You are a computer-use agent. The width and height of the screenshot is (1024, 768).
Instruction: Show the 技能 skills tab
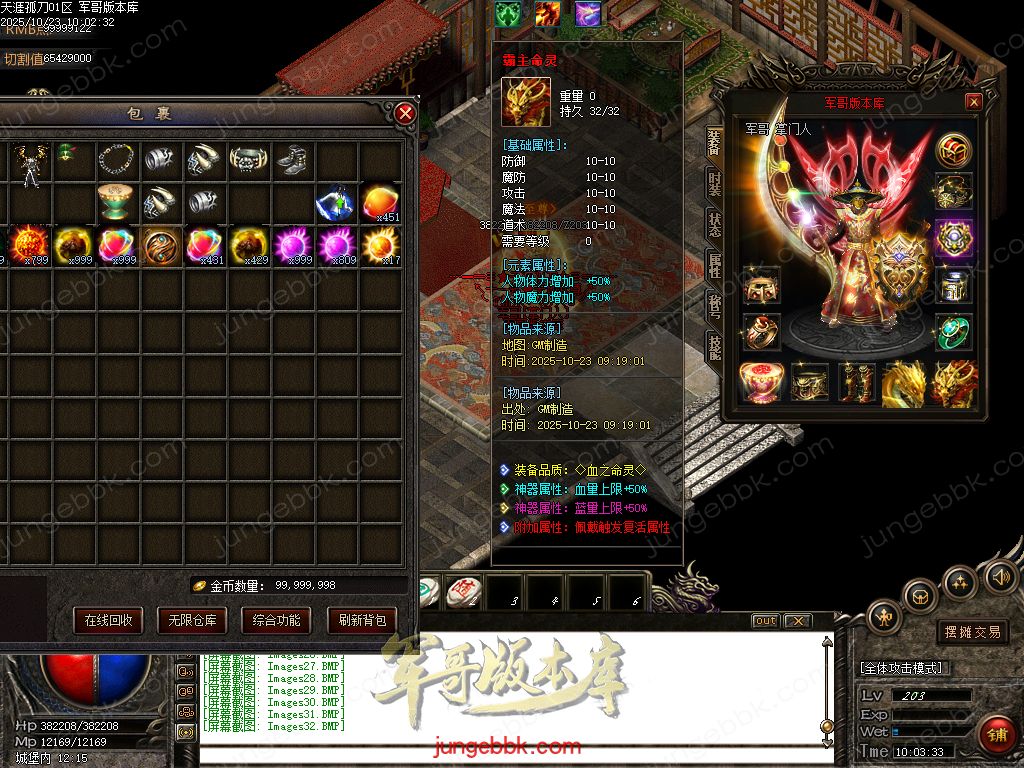point(714,347)
